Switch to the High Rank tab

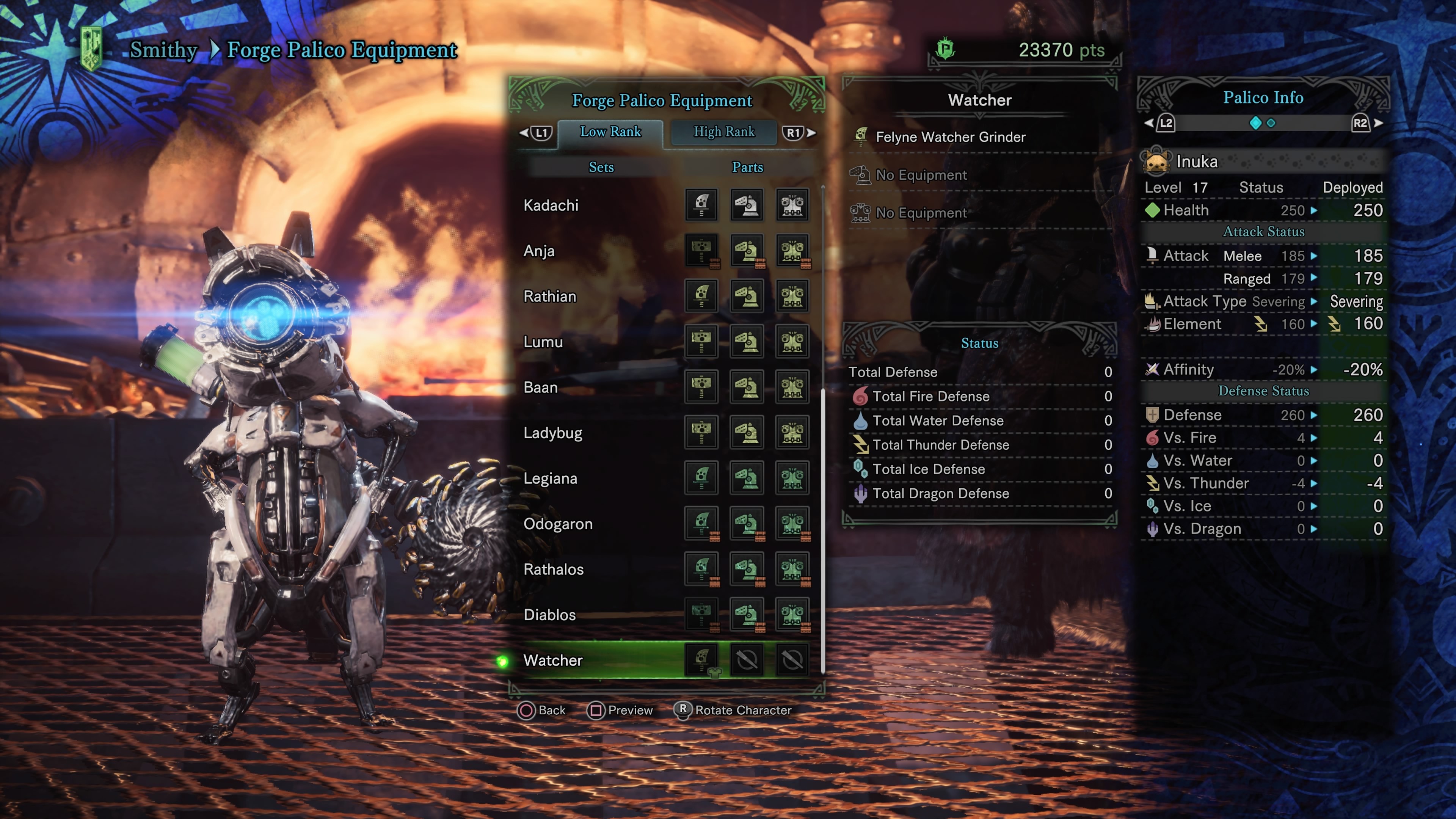(724, 132)
